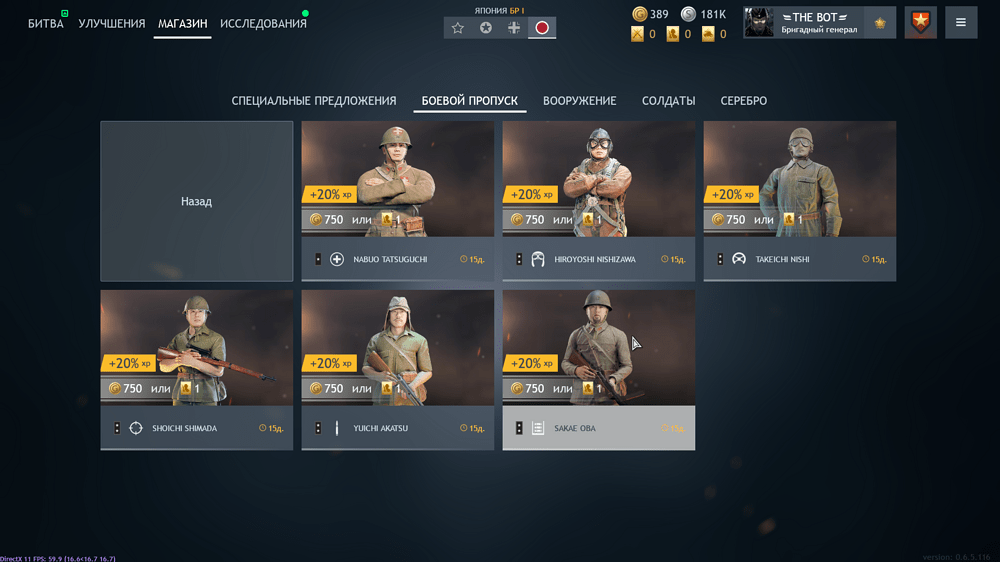Go back with the Назад tile
This screenshot has height=562, width=1000.
(x=196, y=201)
